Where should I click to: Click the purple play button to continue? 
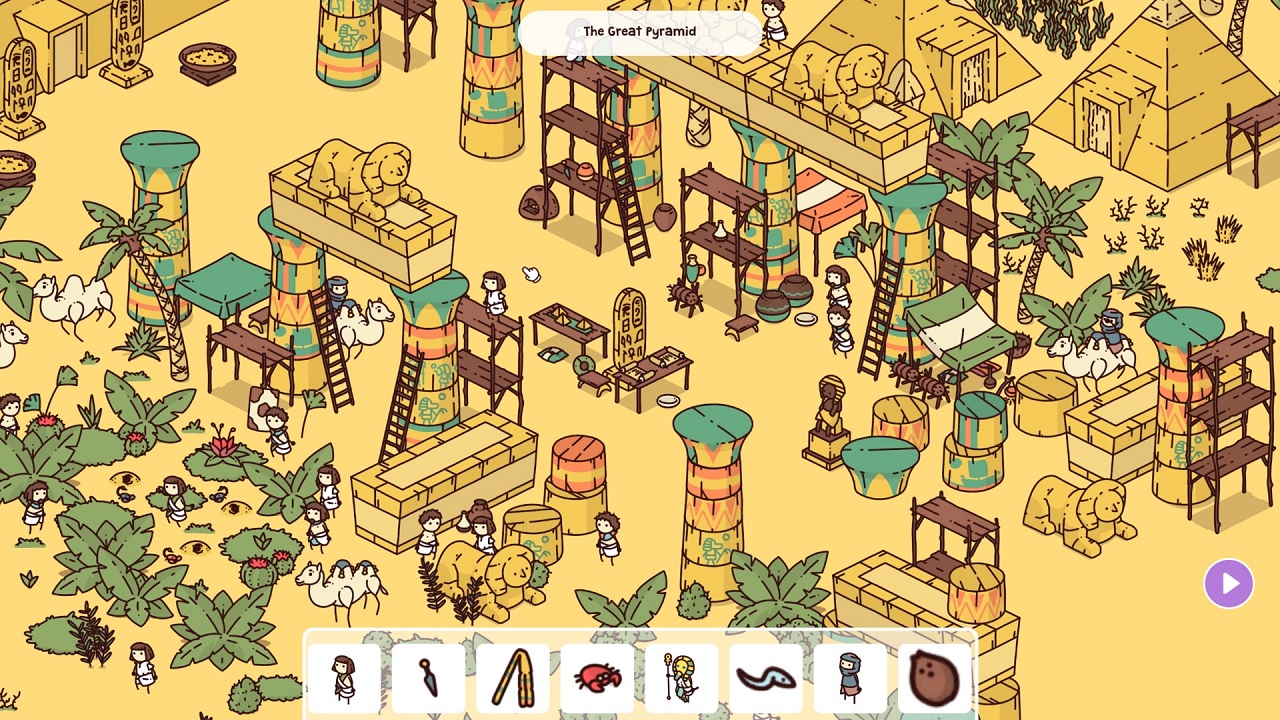[x=1229, y=583]
